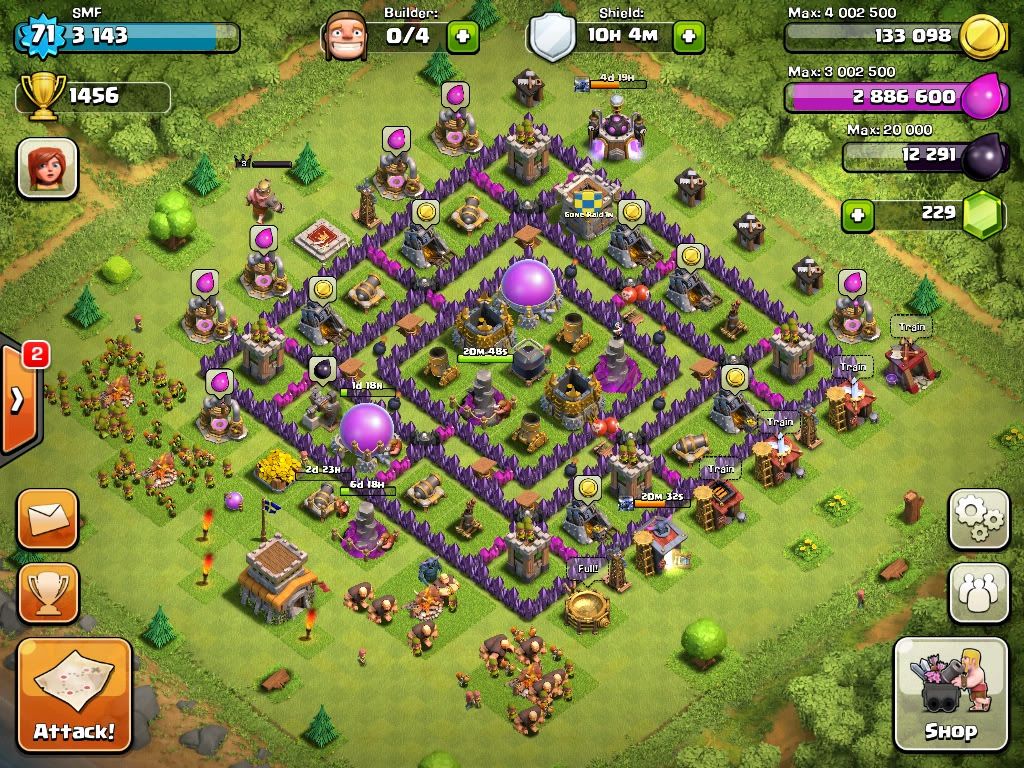1024x768 pixels.
Task: Tap the shield icon
Action: [552, 37]
